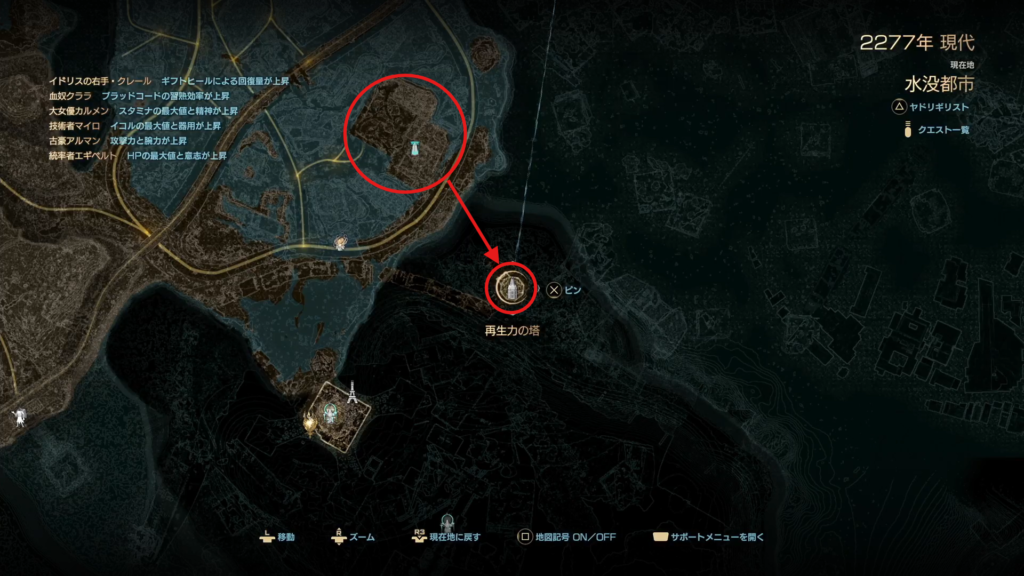Select the 再生力の塔 tower marker
Viewport: 1024px width, 576px height.
coord(512,289)
